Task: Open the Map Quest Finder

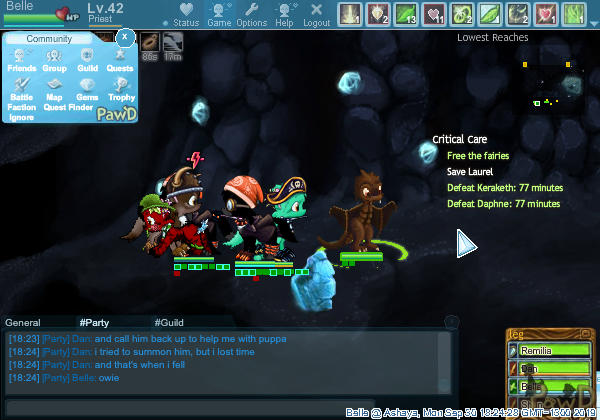Action: click(54, 92)
